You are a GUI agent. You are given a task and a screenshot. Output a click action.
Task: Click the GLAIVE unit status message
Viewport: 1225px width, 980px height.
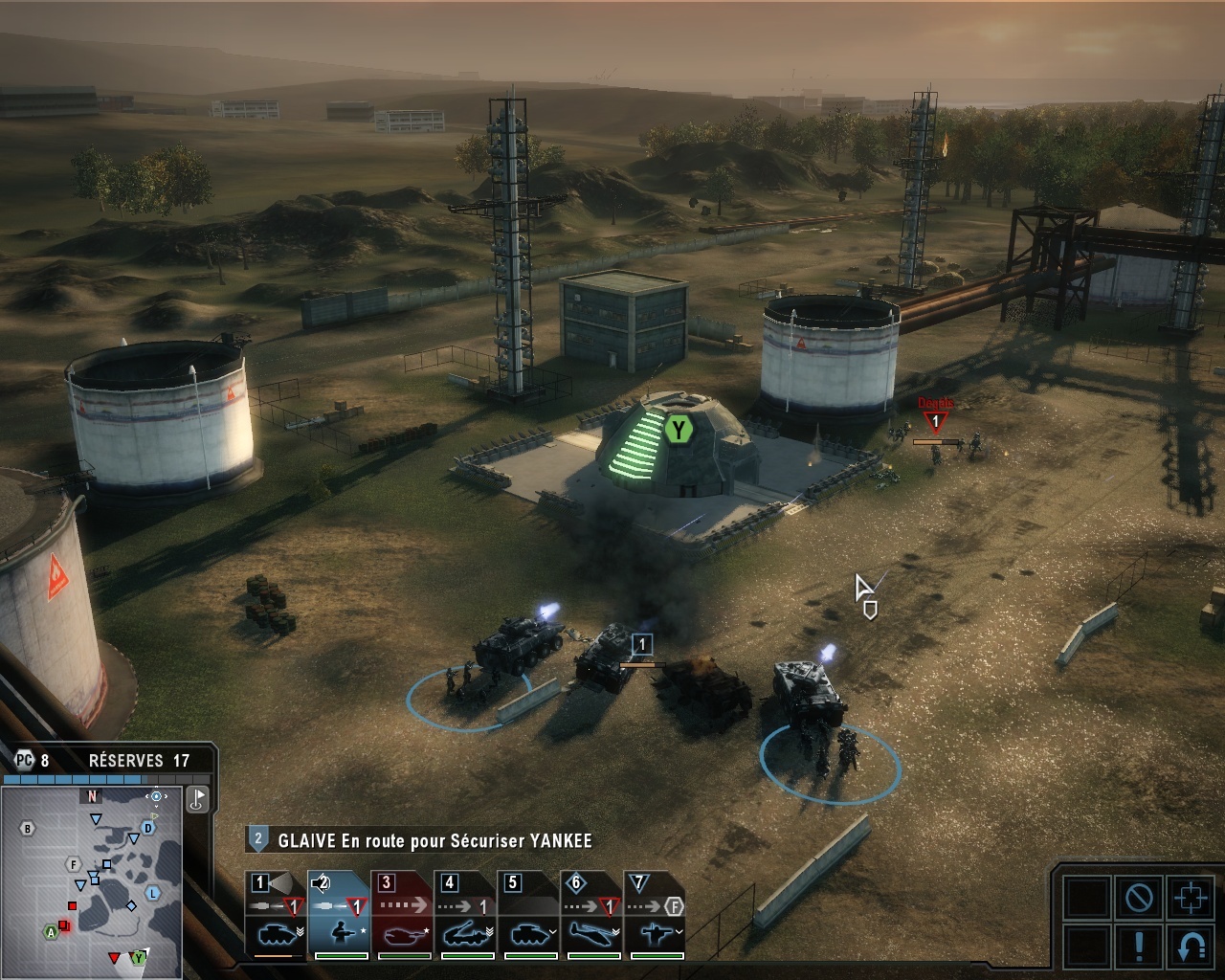click(434, 841)
